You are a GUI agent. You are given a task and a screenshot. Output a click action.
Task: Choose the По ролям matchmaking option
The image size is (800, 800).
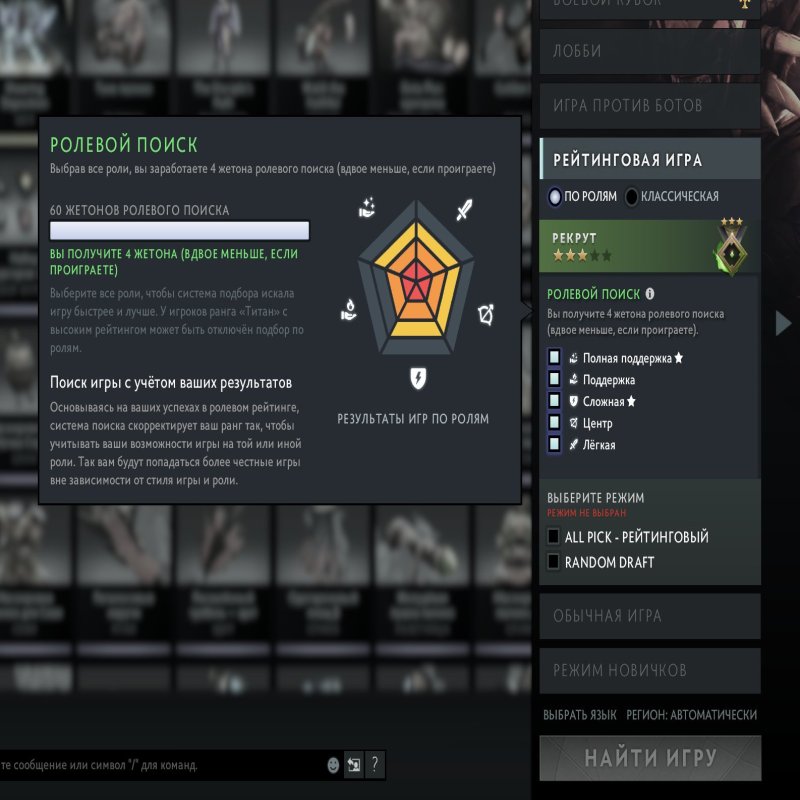556,197
